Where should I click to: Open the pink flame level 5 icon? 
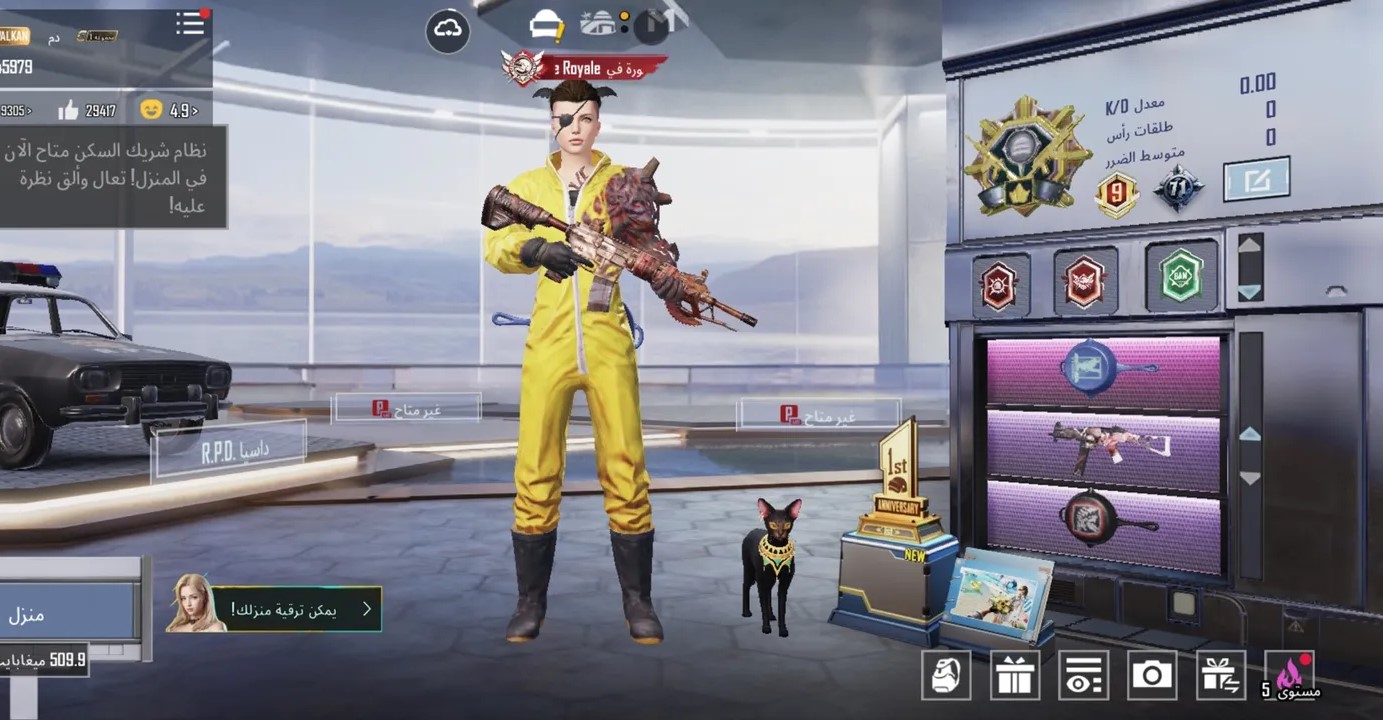coord(1290,675)
